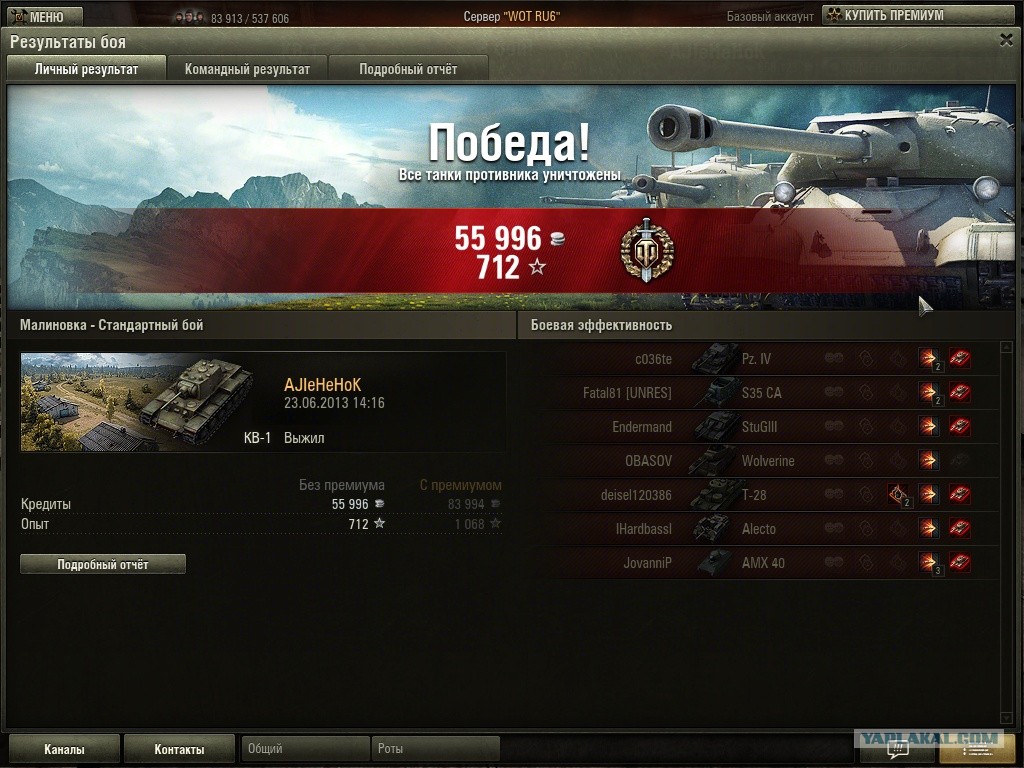Switch to Личный результат tab
This screenshot has width=1024, height=768.
(86, 69)
